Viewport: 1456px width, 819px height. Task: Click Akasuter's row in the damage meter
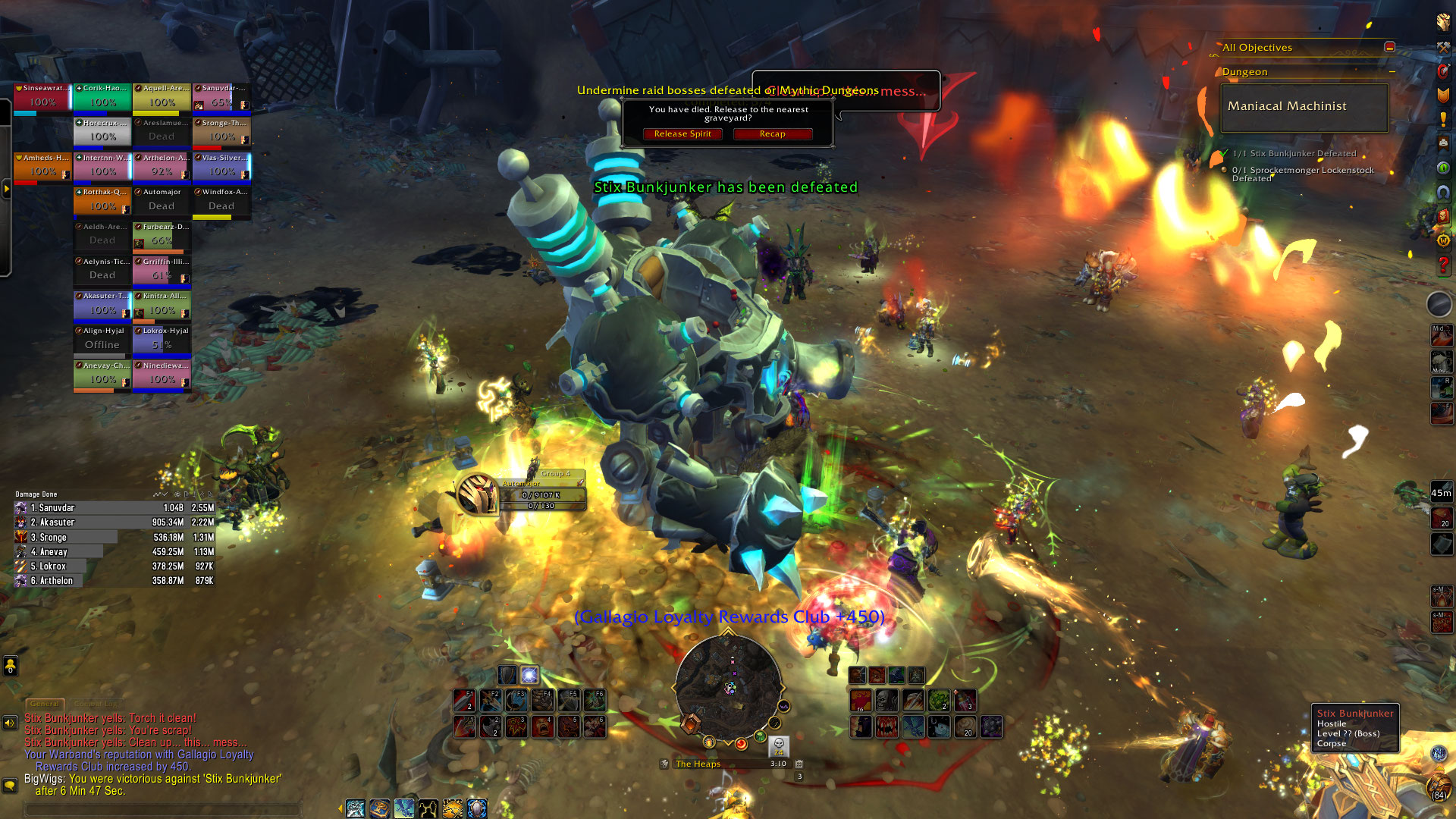coord(114,522)
